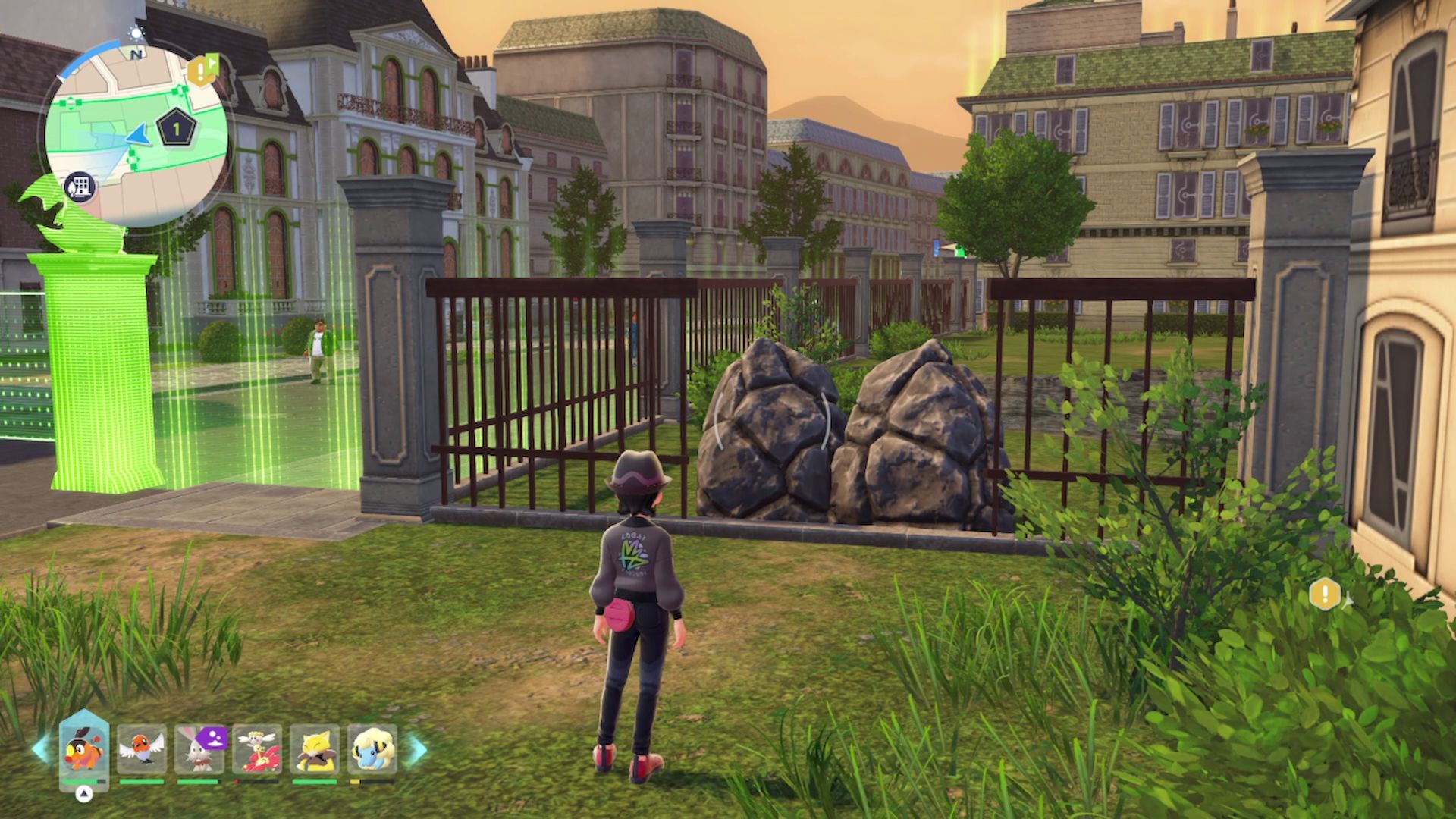Select the building icon on the minimap
The image size is (1456, 819).
pyautogui.click(x=79, y=186)
